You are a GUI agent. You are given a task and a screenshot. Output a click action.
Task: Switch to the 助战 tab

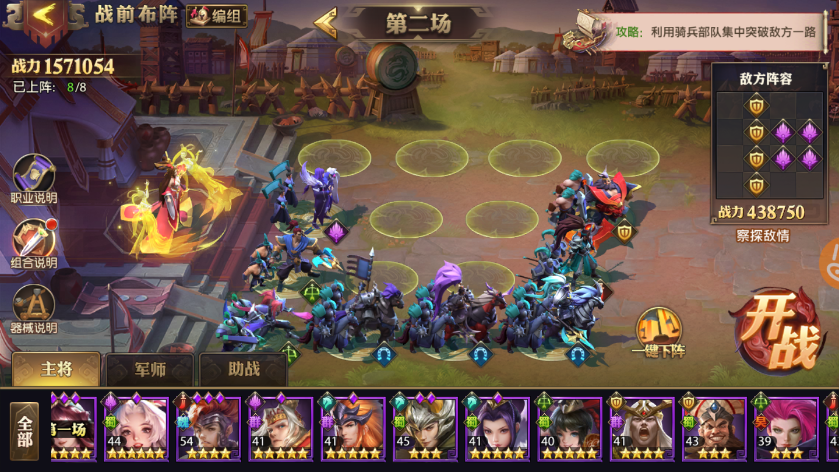coord(243,369)
